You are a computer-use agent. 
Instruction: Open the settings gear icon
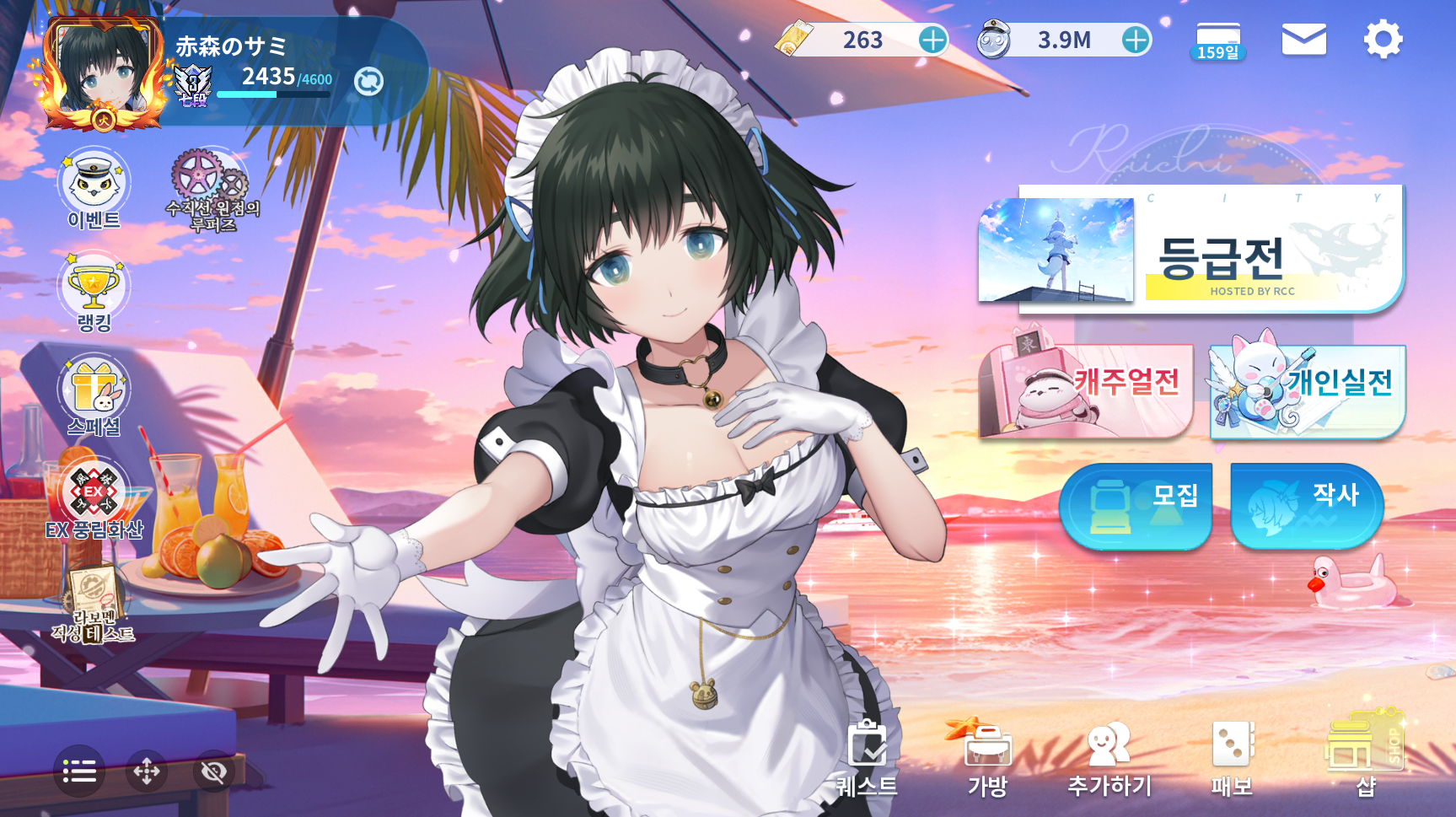click(x=1383, y=40)
